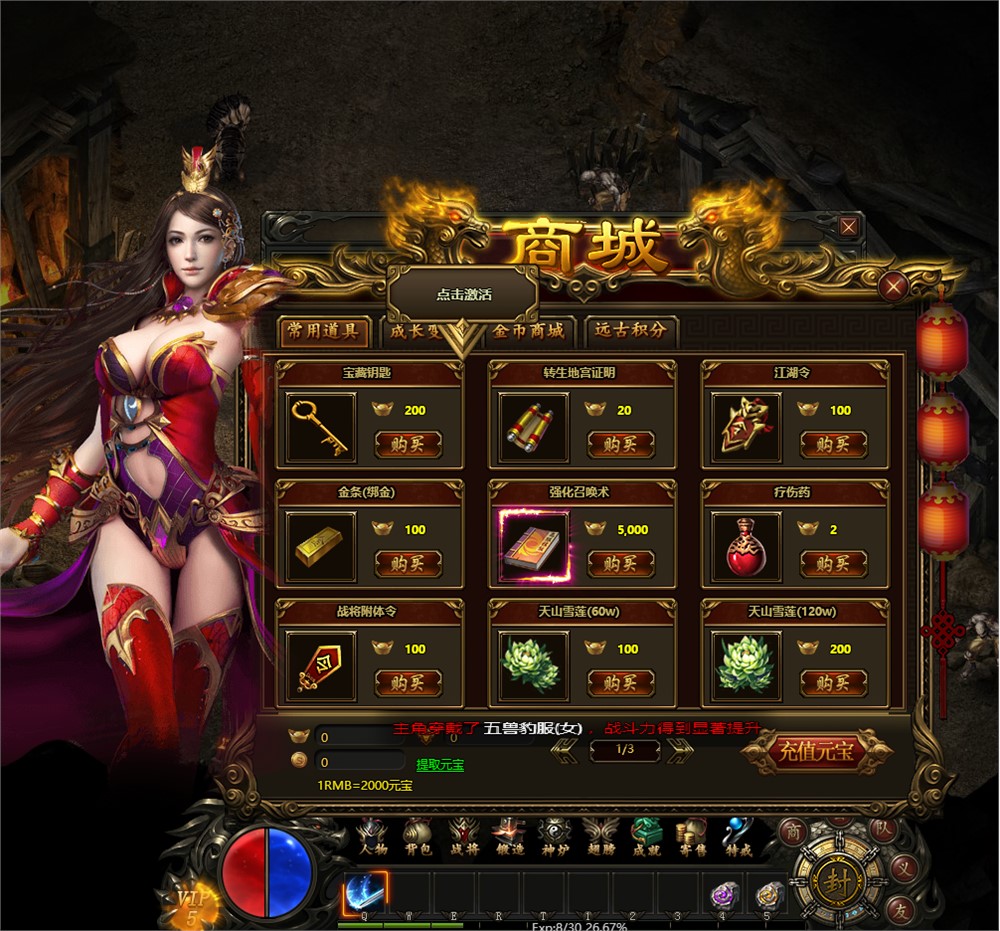
Task: Buy the 强化召唤术 skill book
Action: tap(621, 564)
